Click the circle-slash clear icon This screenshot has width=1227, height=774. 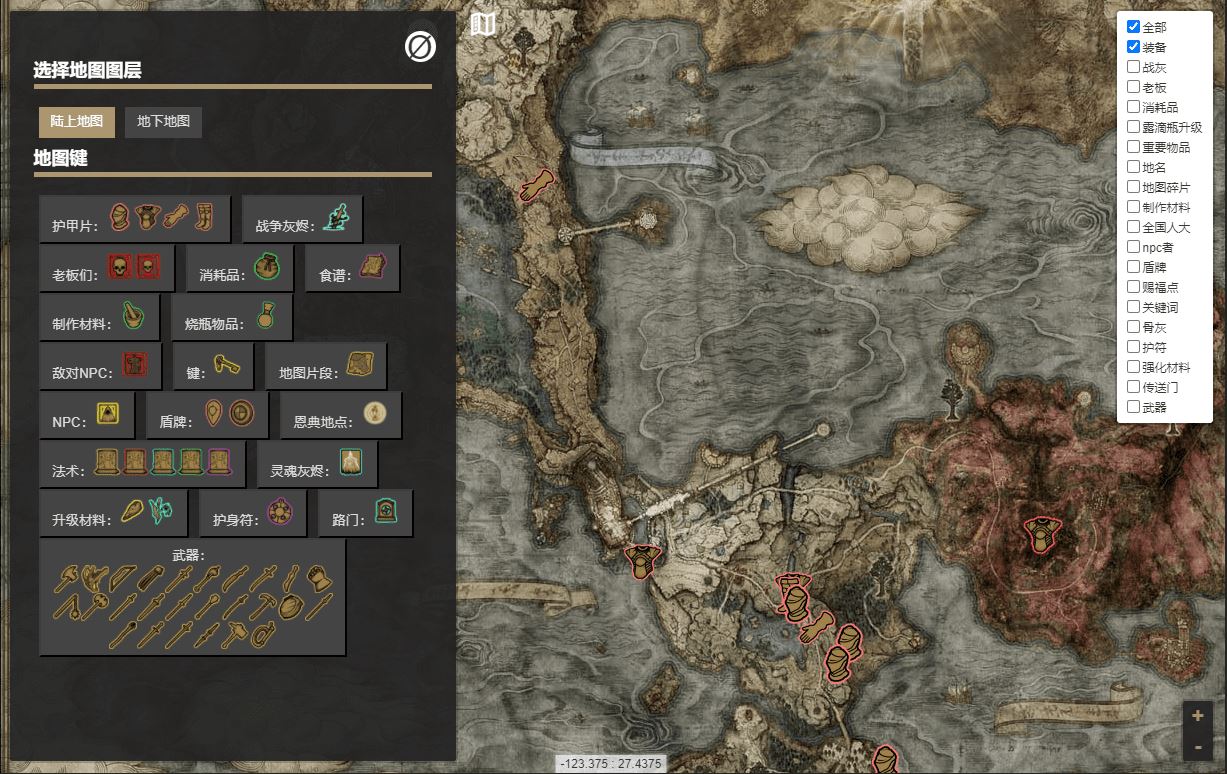pyautogui.click(x=420, y=46)
